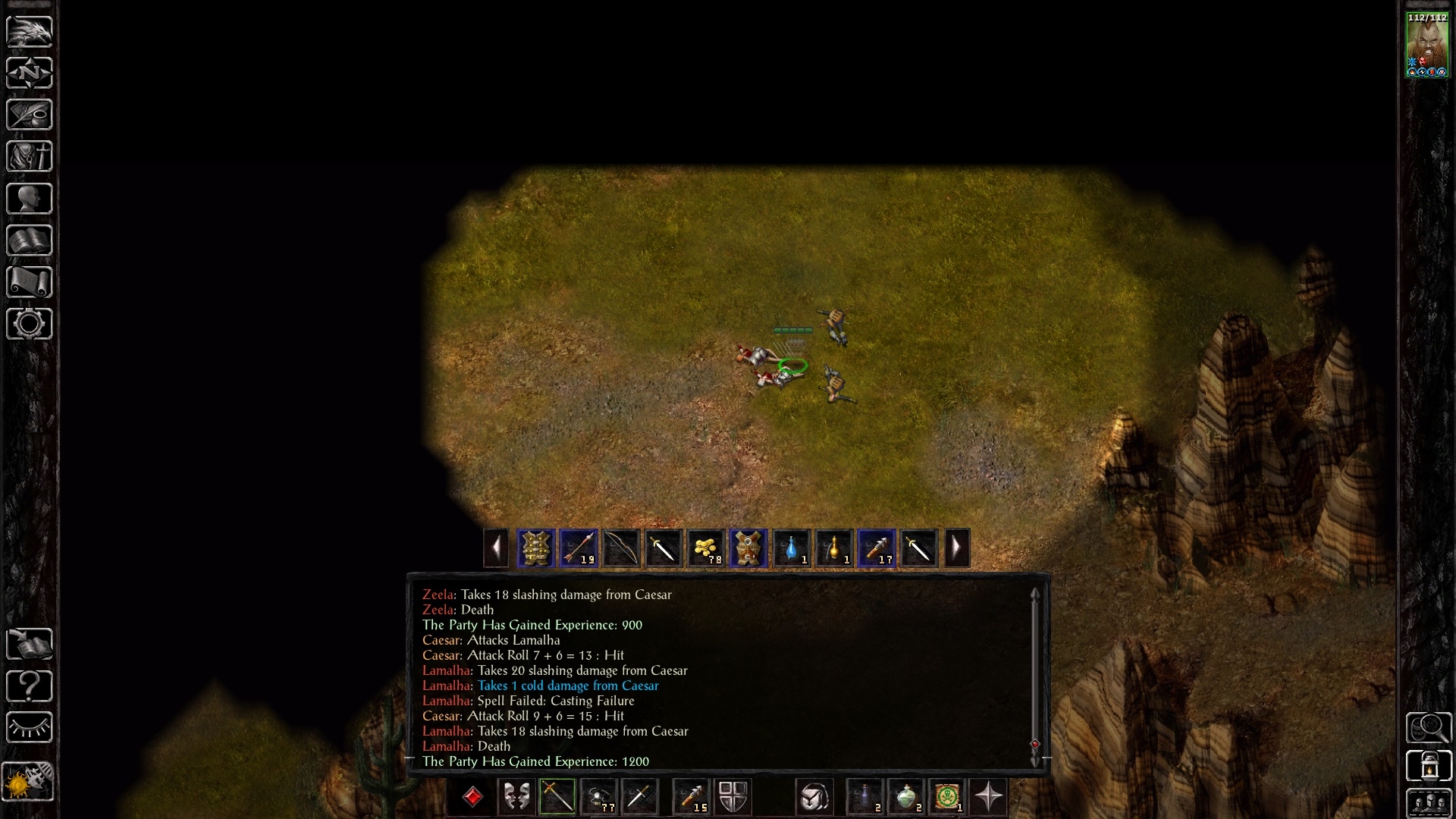1456x819 pixels.
Task: Click the magnifying glass button
Action: pyautogui.click(x=1428, y=727)
